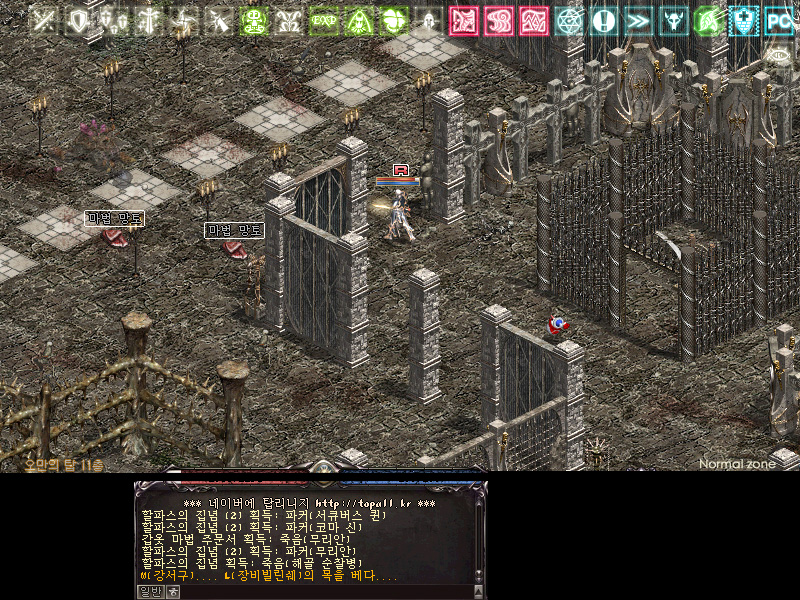800x600 pixels.
Task: Select the white helmet buff icon
Action: pos(429,20)
